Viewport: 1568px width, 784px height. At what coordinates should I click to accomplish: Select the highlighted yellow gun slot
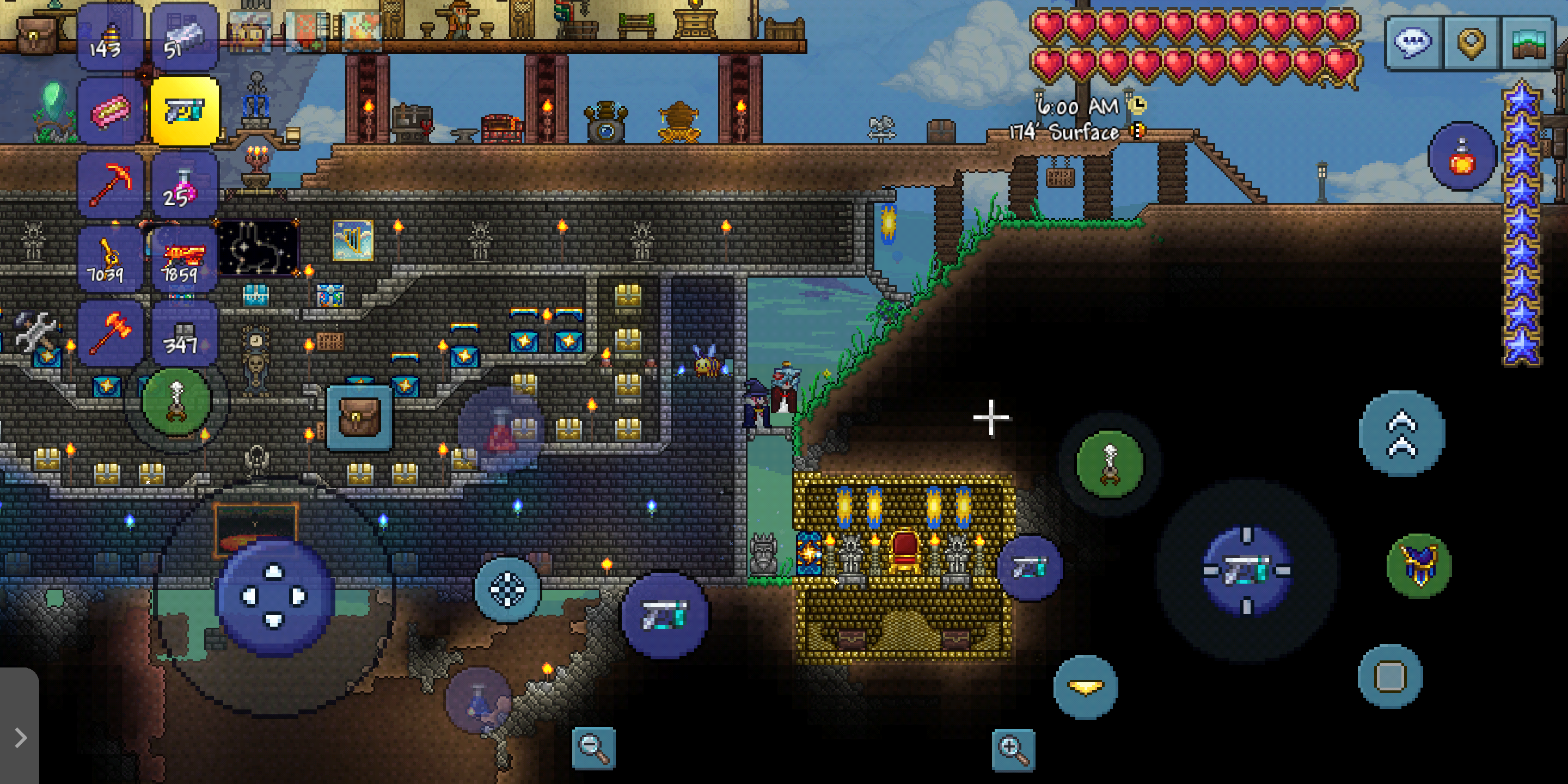184,112
